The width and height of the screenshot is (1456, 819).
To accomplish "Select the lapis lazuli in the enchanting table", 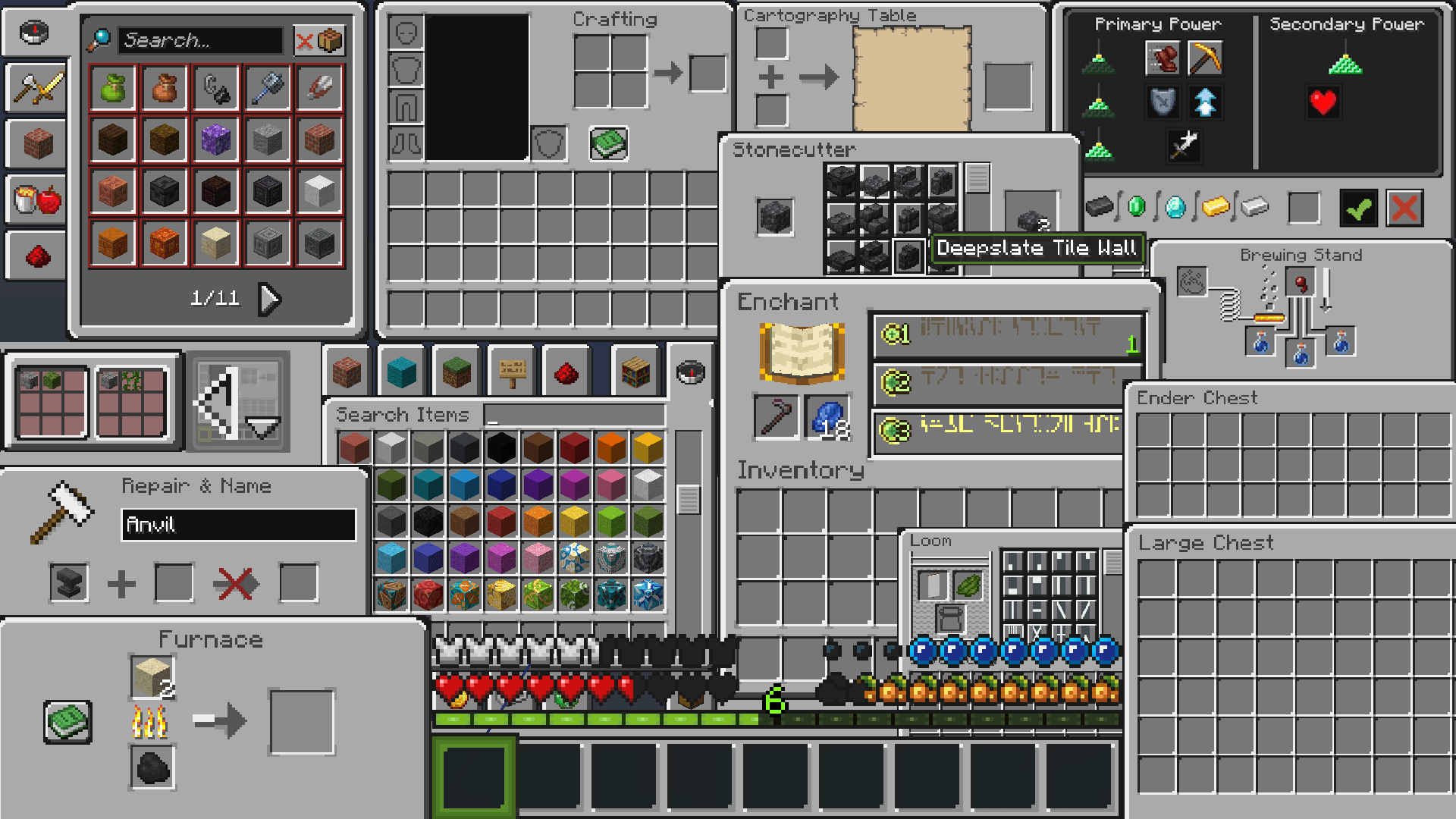I will click(x=828, y=416).
